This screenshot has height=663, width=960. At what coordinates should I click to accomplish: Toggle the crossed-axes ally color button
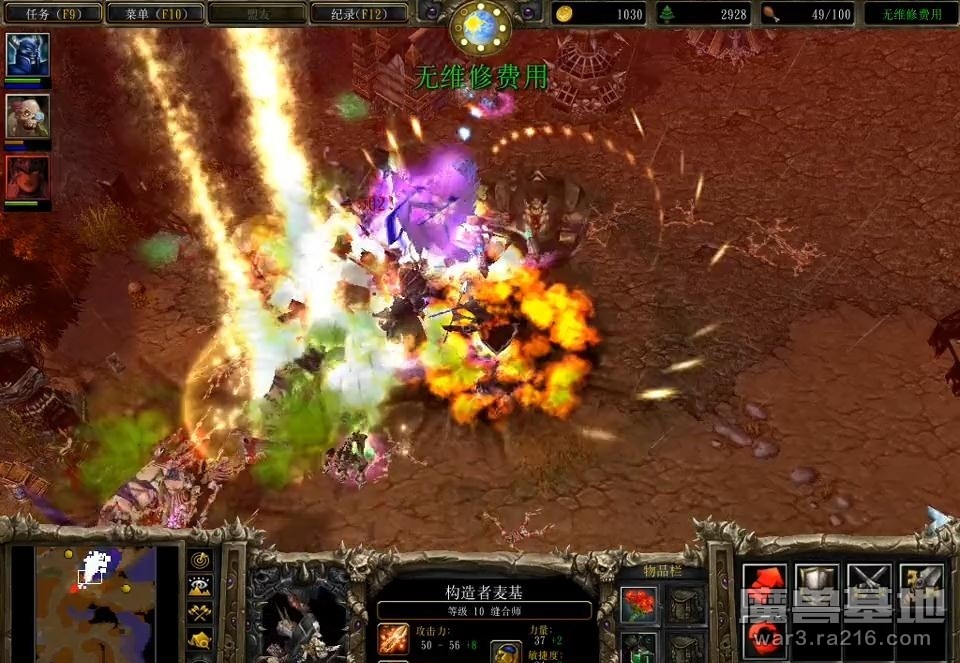coord(200,613)
